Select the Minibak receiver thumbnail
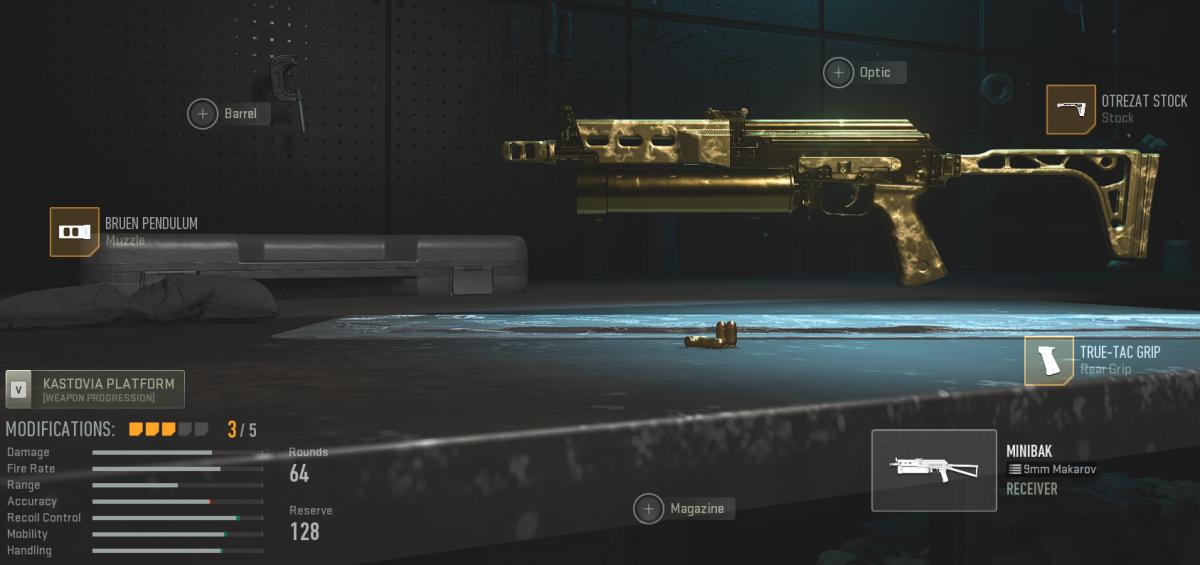The image size is (1200, 565). pyautogui.click(x=934, y=470)
